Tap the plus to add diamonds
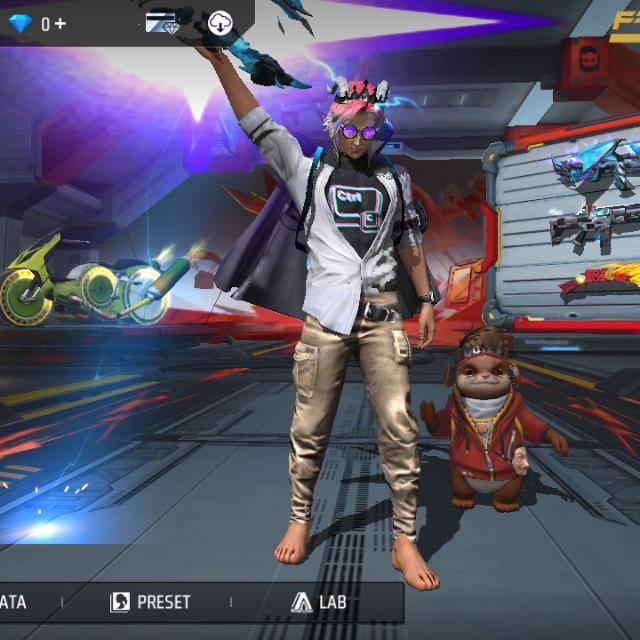The image size is (640, 640). [61, 23]
